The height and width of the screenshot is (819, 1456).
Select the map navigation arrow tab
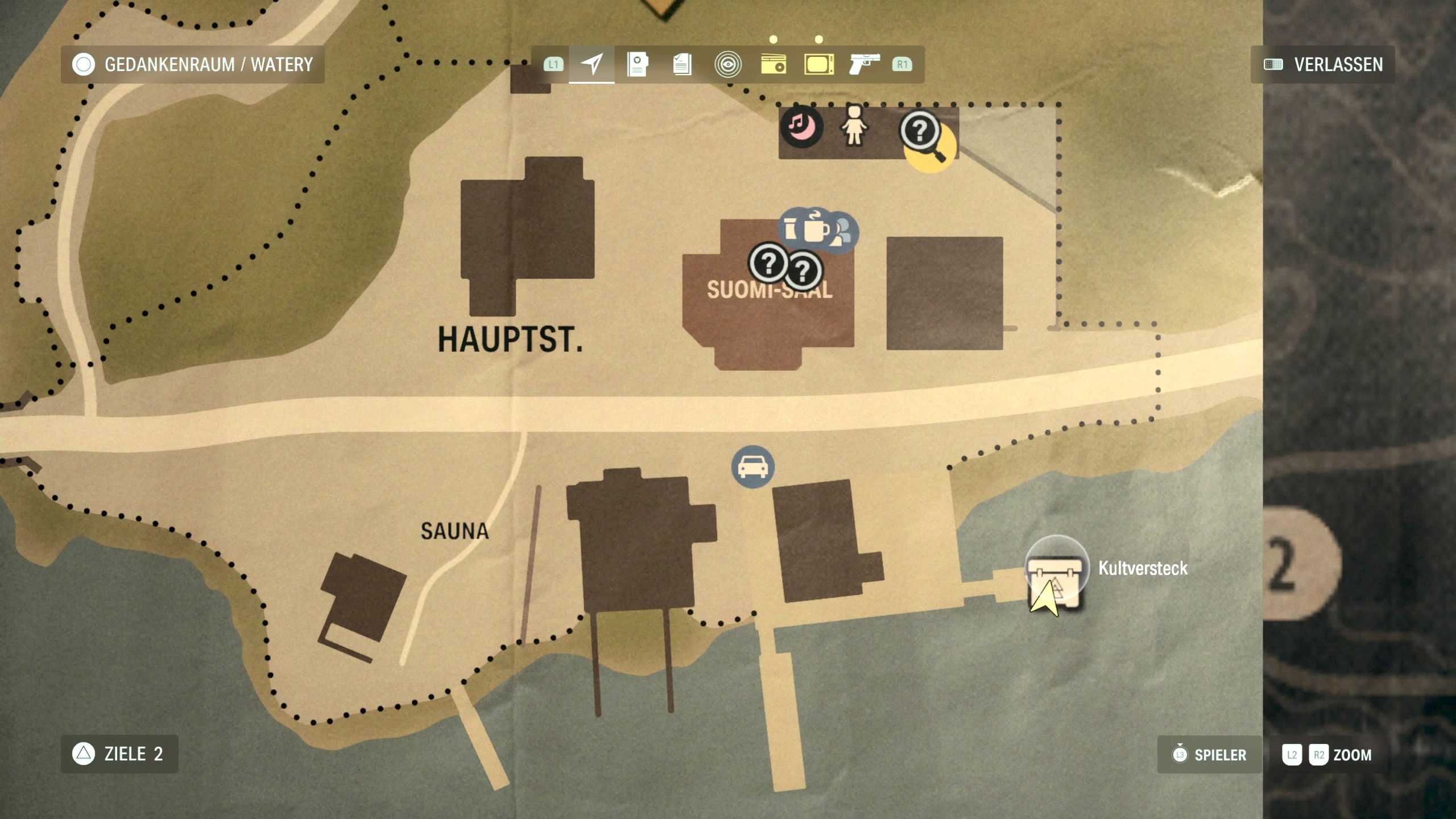(x=591, y=64)
